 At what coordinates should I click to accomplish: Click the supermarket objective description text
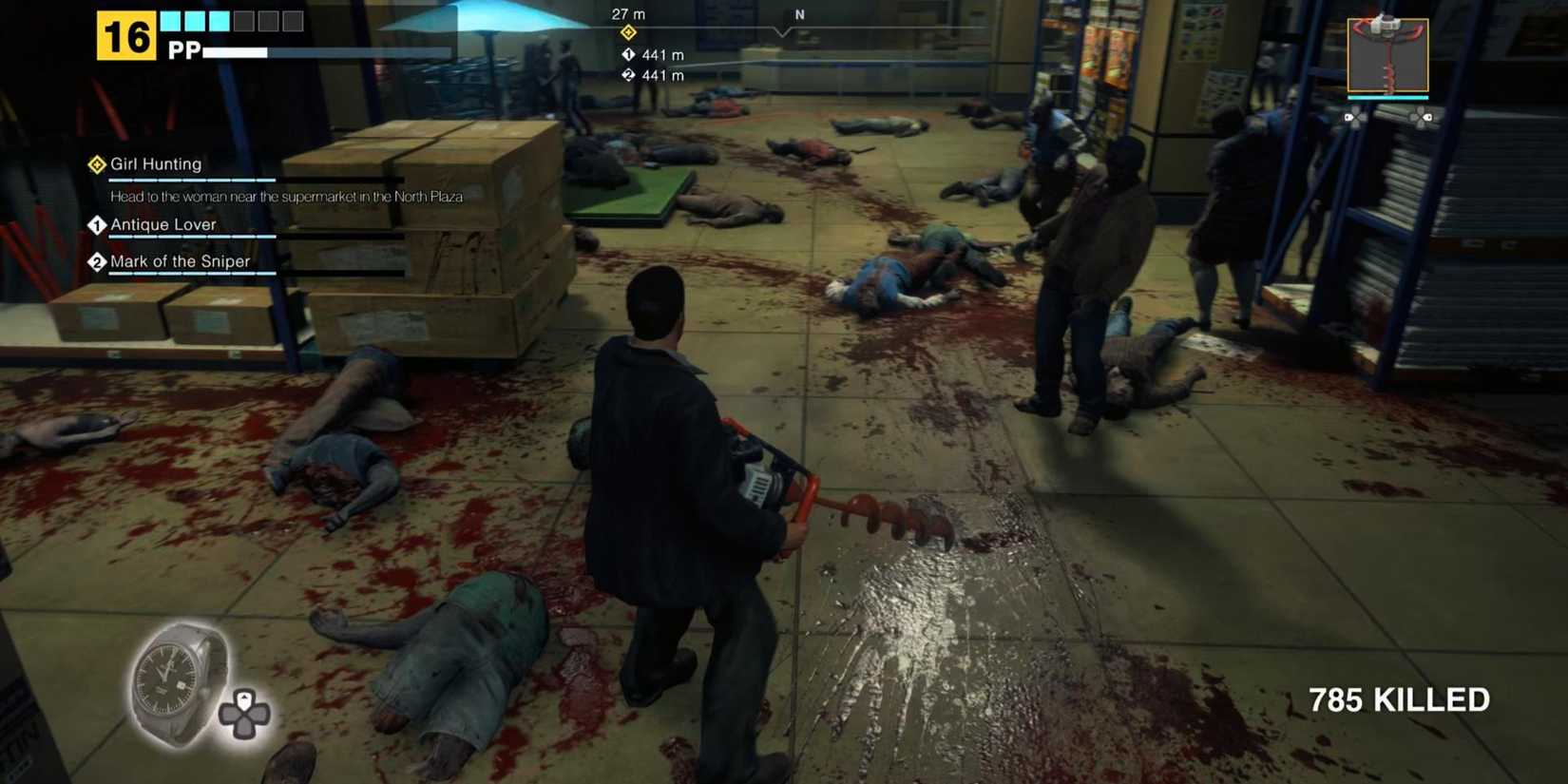(284, 197)
